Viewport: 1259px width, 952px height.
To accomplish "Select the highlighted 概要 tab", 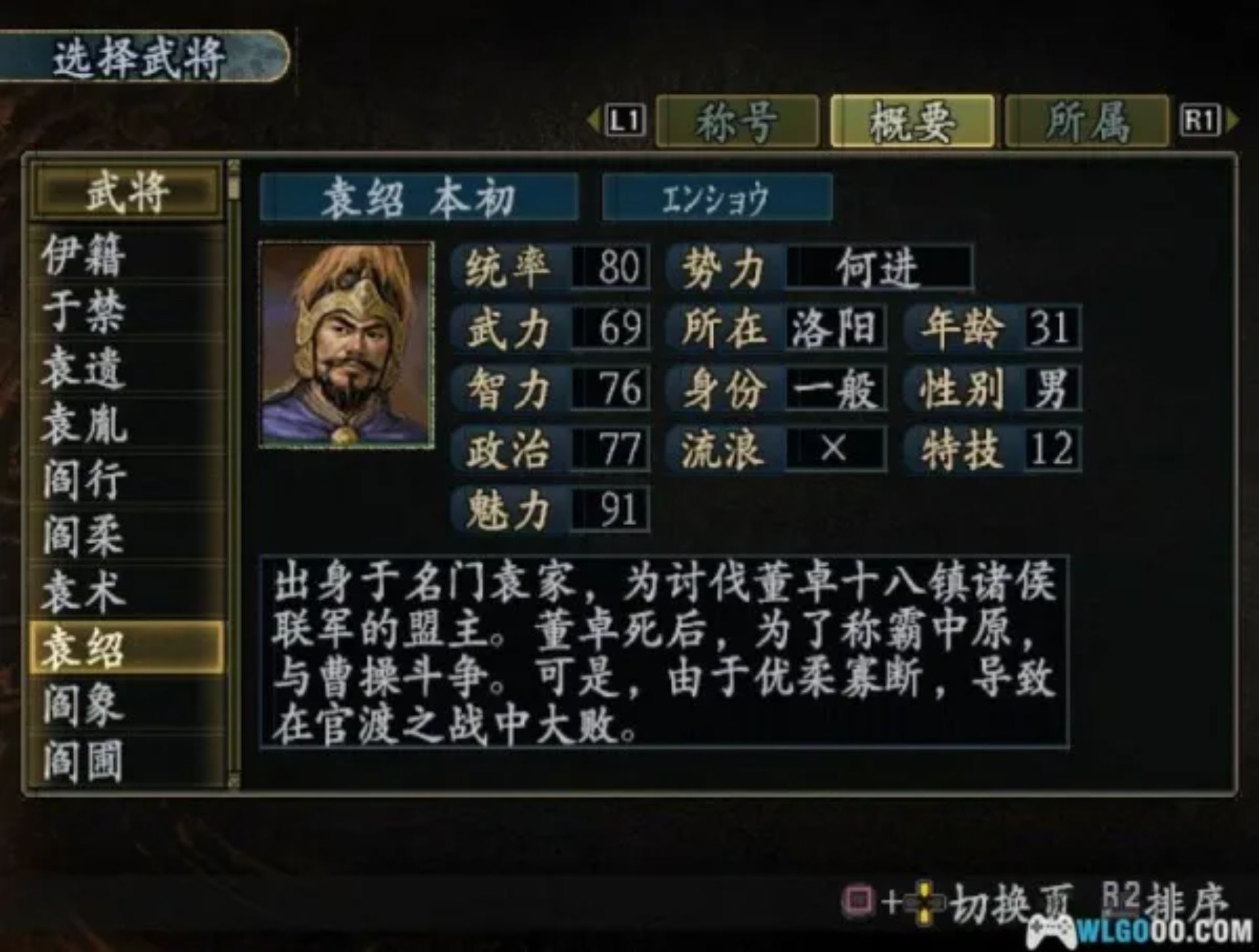I will [x=913, y=120].
